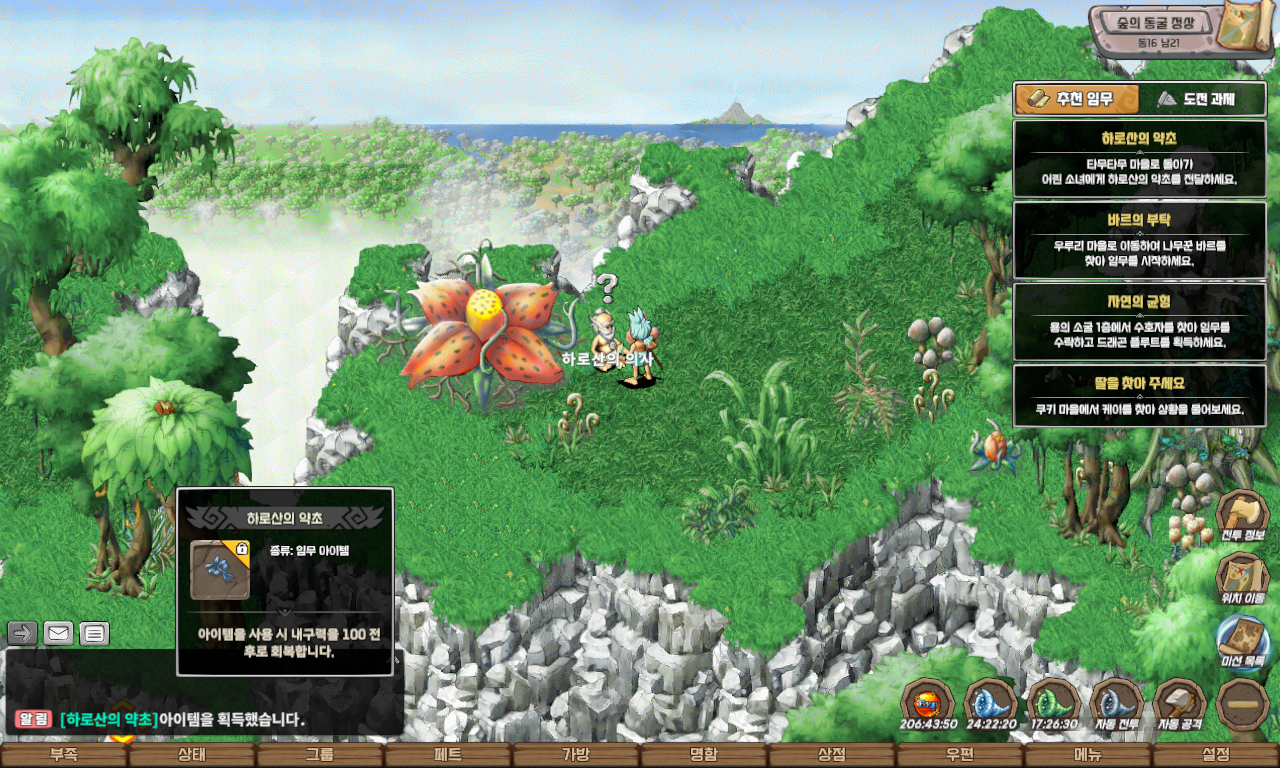The height and width of the screenshot is (768, 1280).
Task: Open 위치 이동 map icon
Action: click(1243, 580)
